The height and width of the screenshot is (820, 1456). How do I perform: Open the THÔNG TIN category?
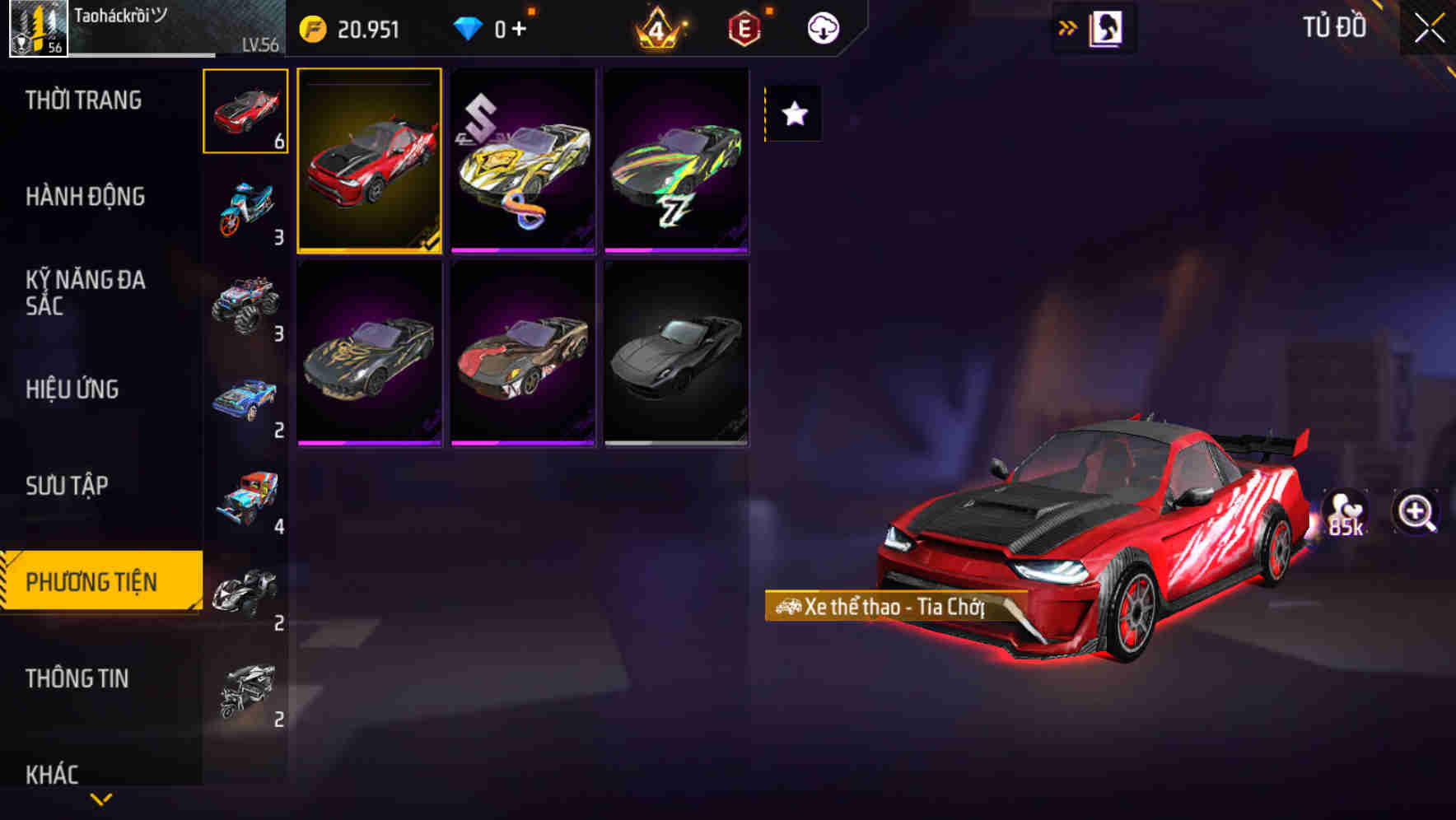pyautogui.click(x=77, y=678)
